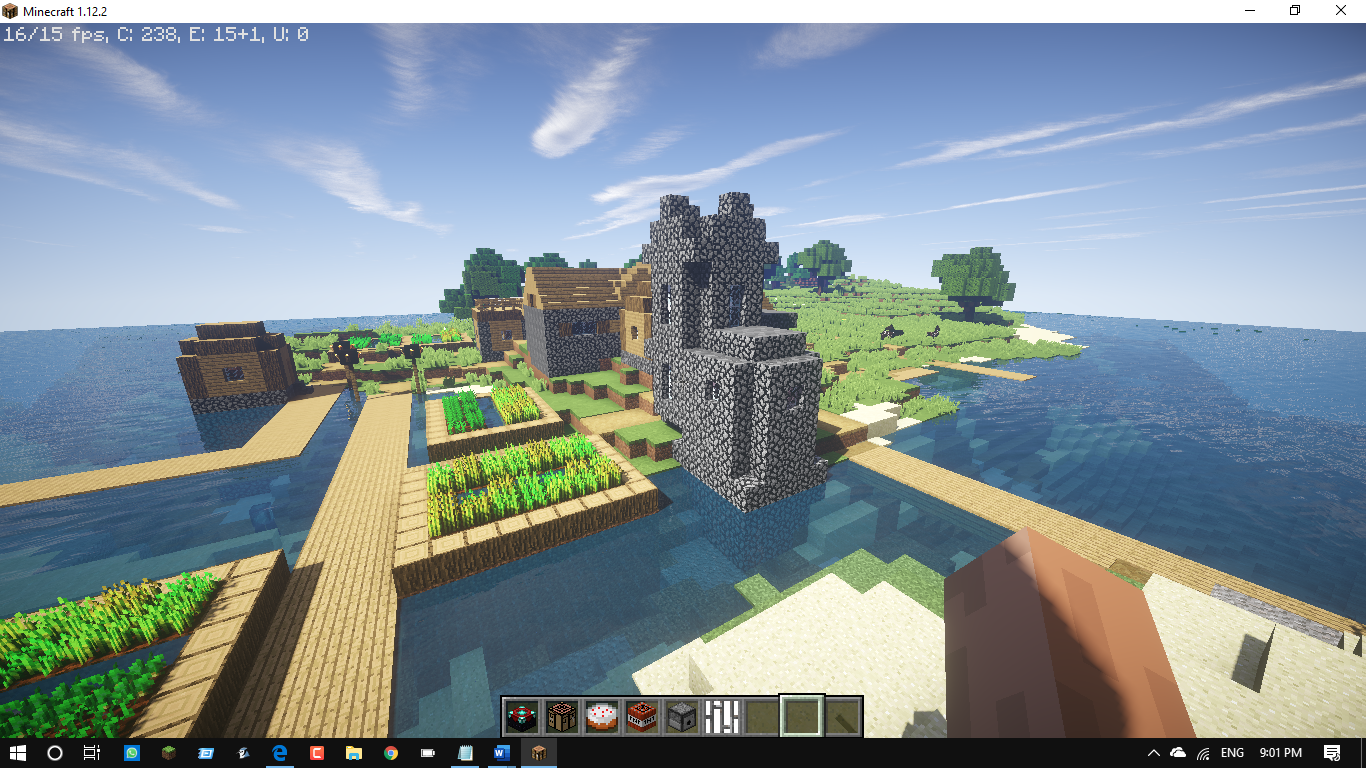
Task: Select the crafting table in the hotbar
Action: click(561, 713)
